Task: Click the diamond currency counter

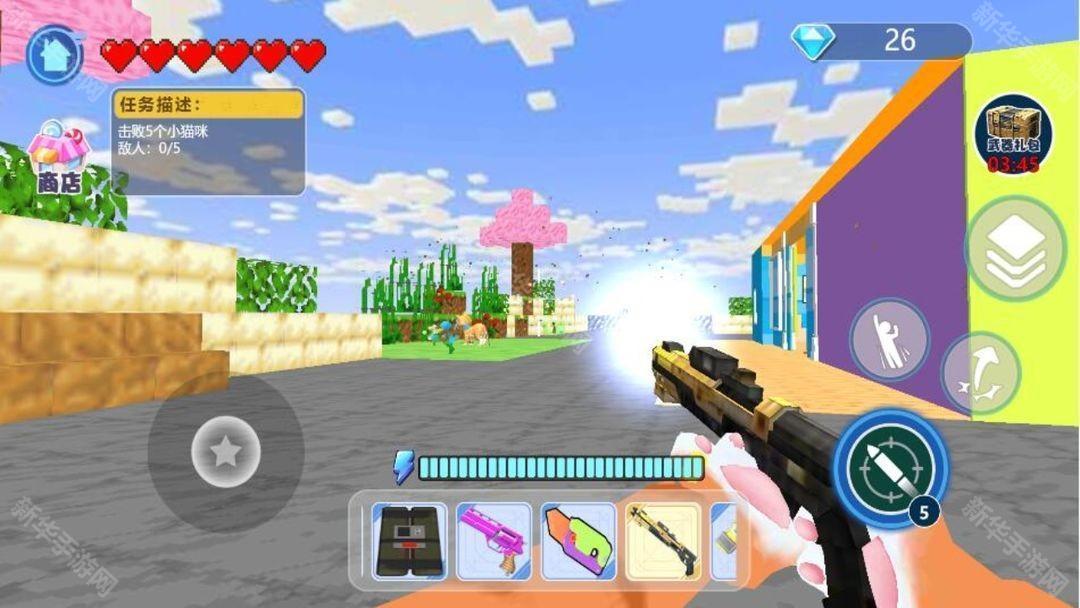Action: point(881,40)
